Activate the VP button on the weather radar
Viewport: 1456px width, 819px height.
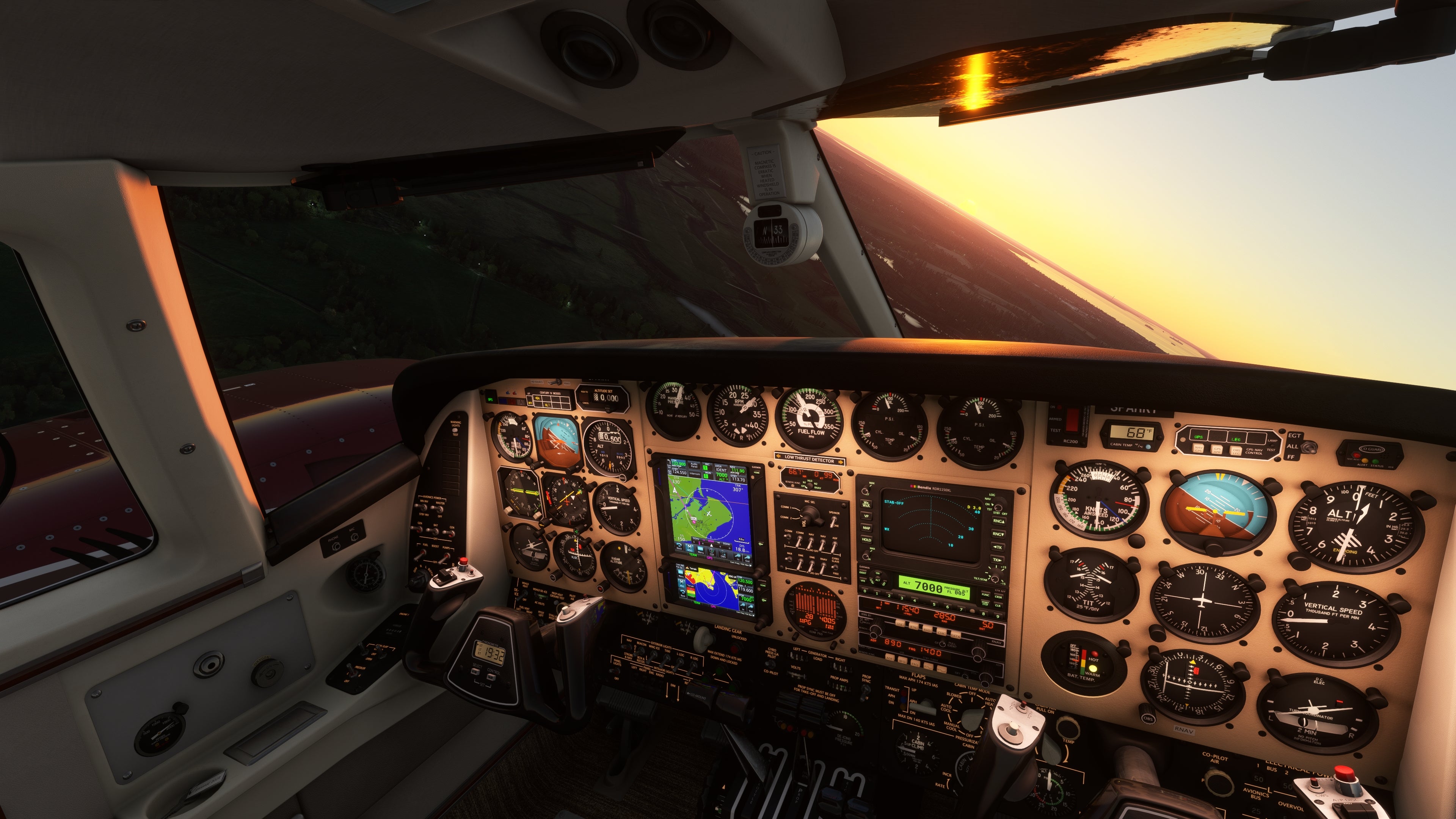866,516
